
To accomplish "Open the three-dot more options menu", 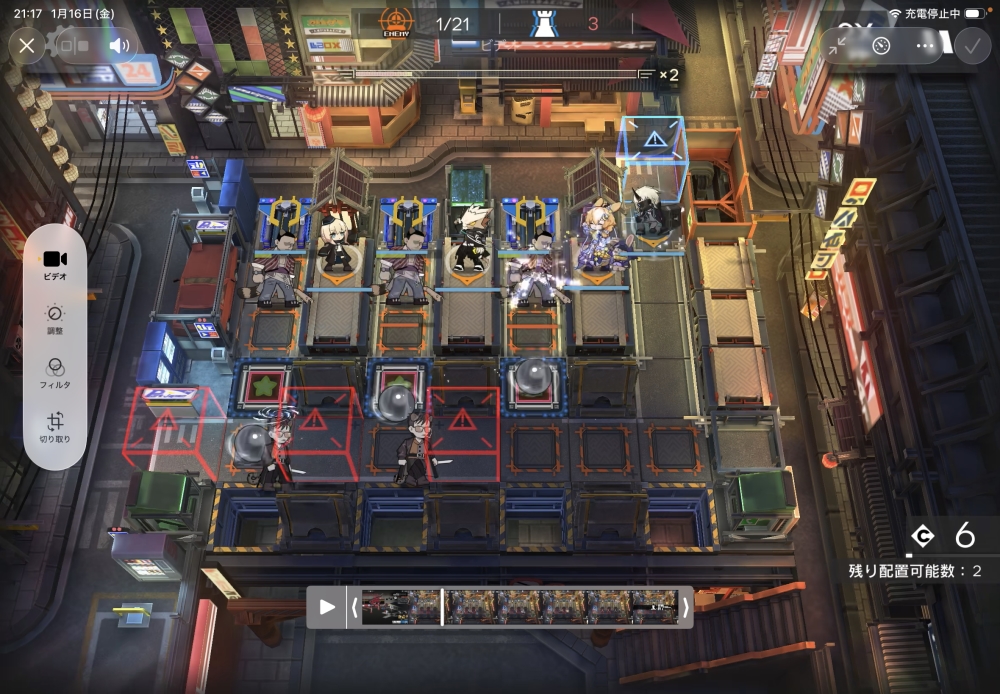I will tap(924, 45).
